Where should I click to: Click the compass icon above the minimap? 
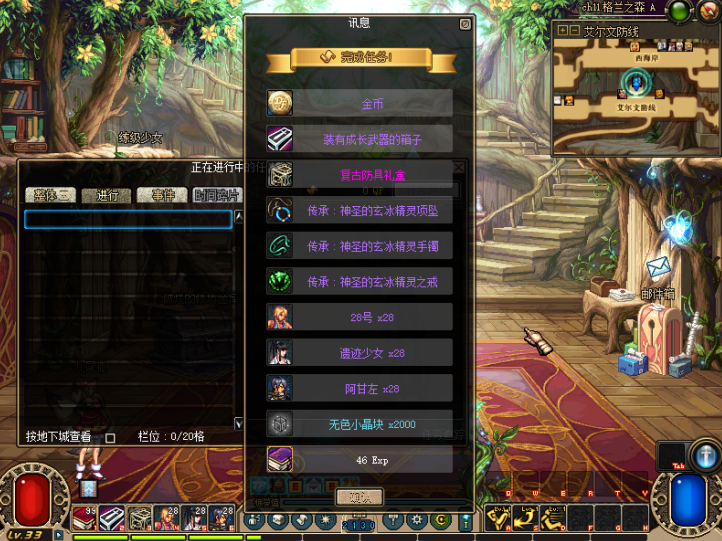[x=708, y=11]
